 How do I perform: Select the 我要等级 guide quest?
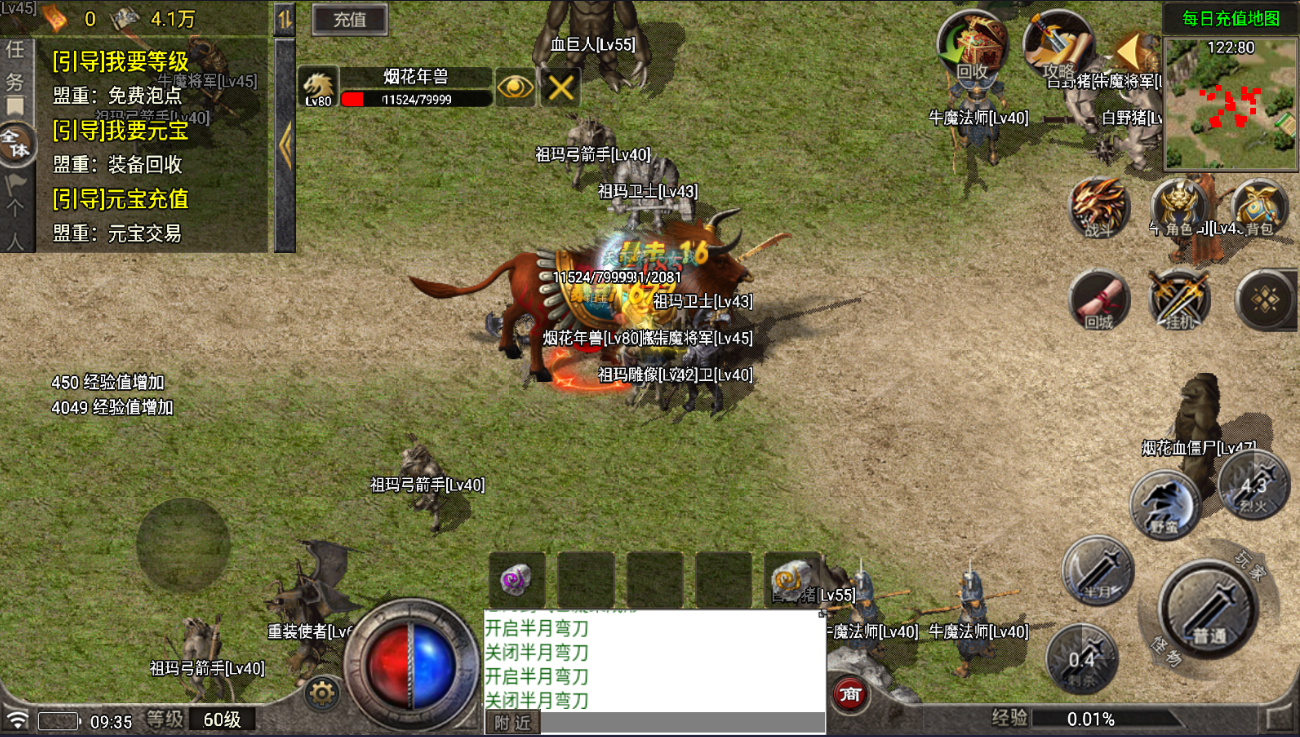coord(121,62)
